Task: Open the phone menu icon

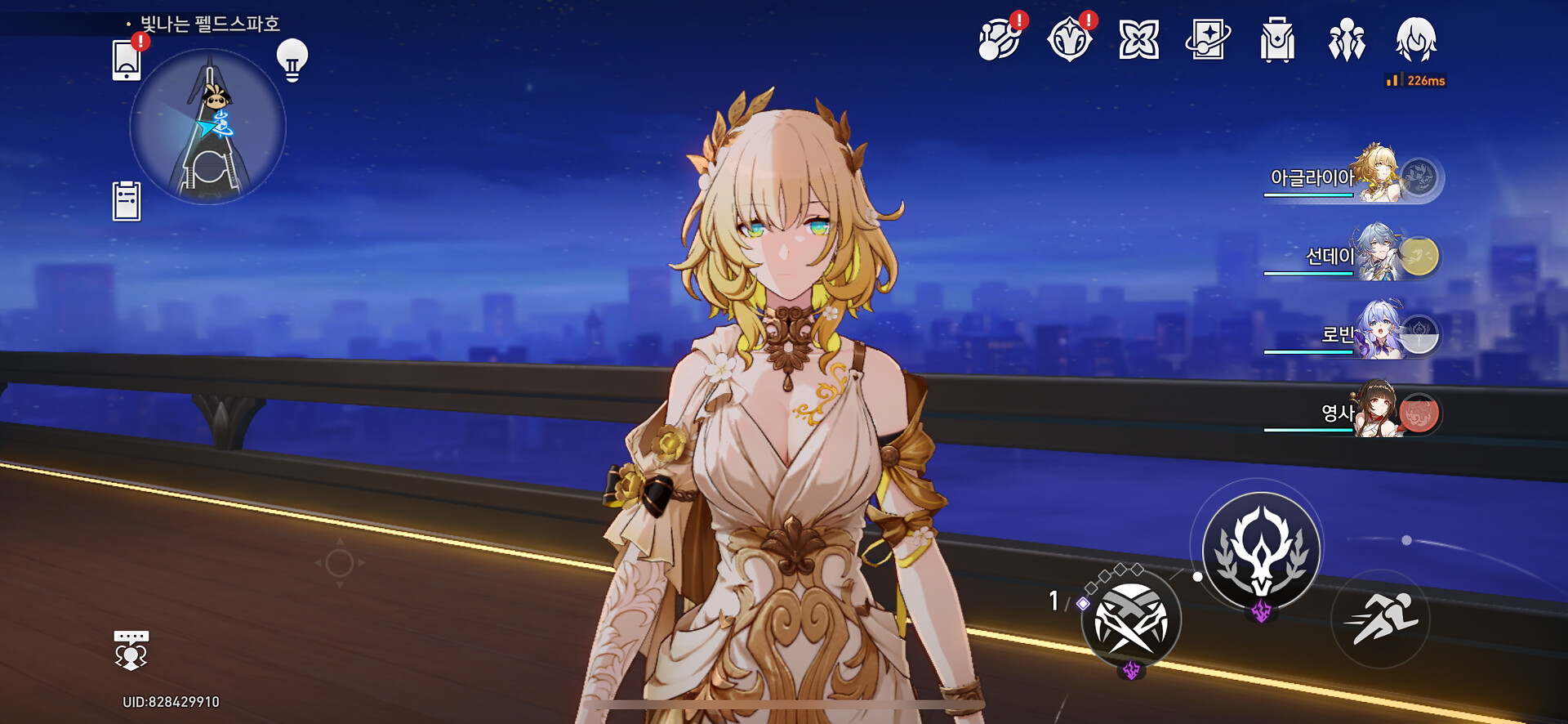Action: (127, 60)
